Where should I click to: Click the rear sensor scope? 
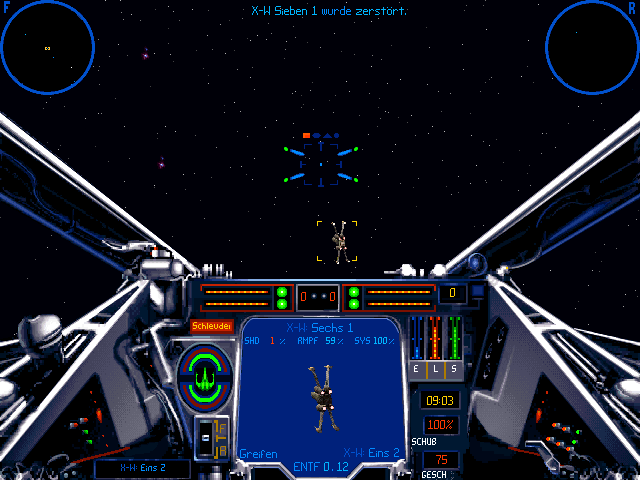(x=592, y=47)
